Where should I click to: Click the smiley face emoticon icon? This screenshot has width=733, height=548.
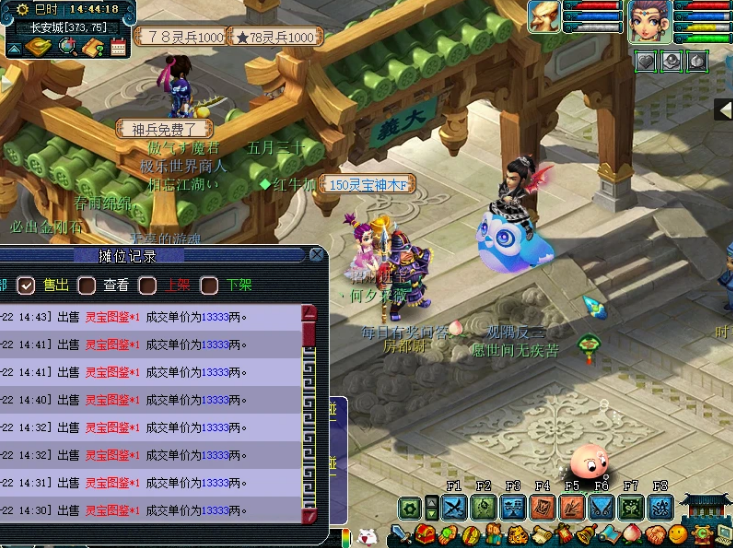point(678,534)
